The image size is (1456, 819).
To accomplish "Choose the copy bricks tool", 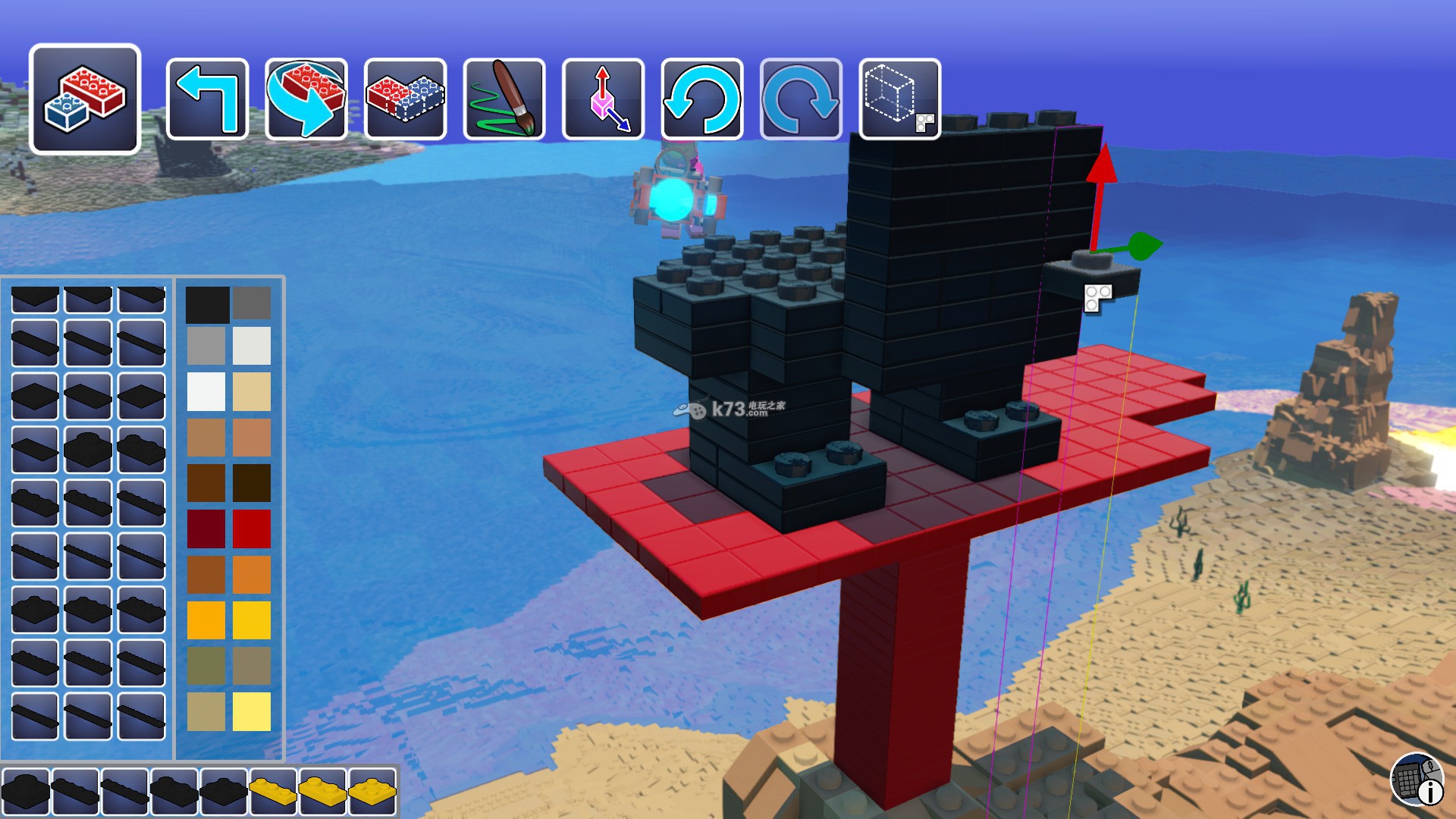I will [405, 99].
